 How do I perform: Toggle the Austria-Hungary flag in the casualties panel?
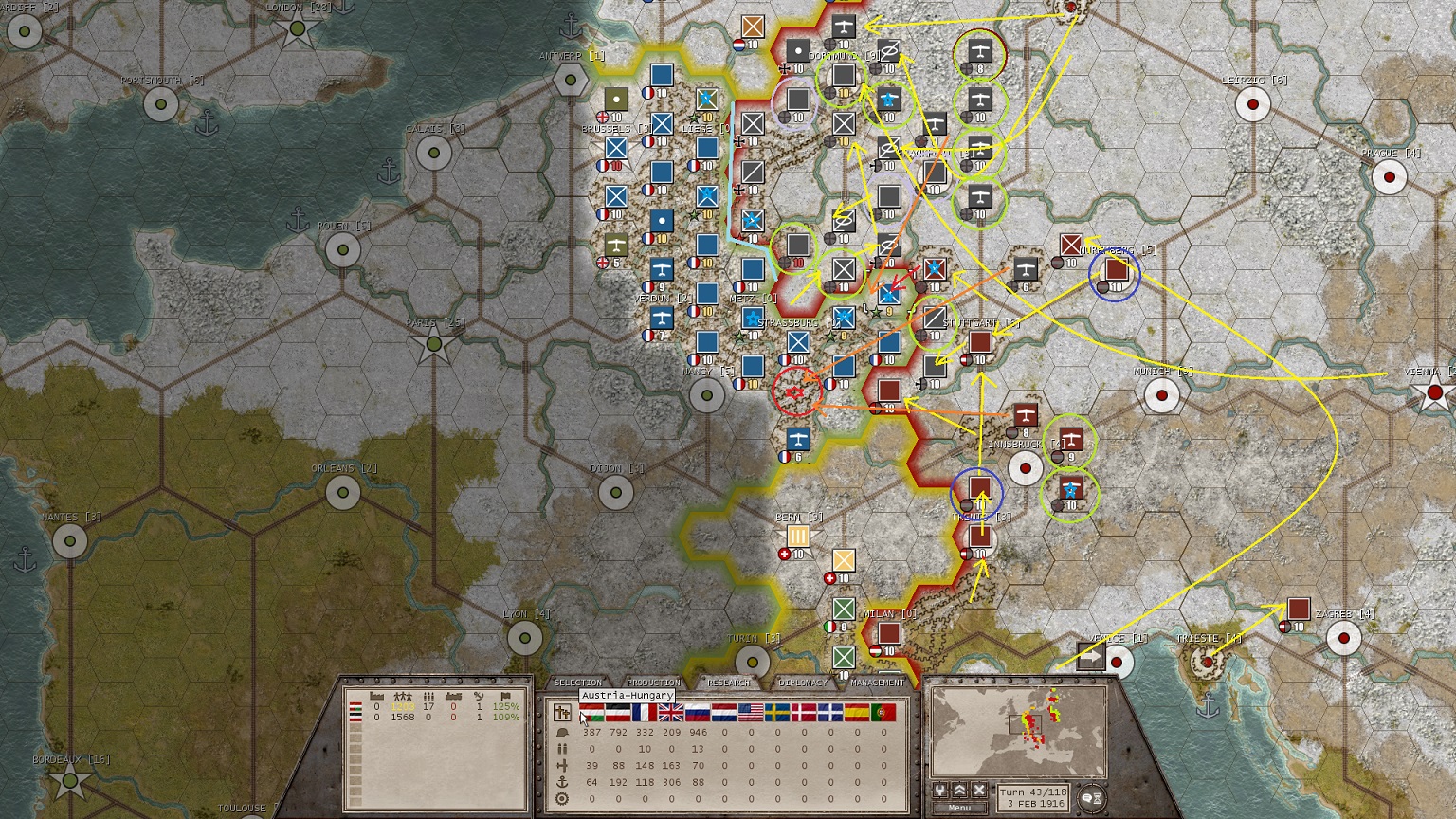pyautogui.click(x=591, y=713)
